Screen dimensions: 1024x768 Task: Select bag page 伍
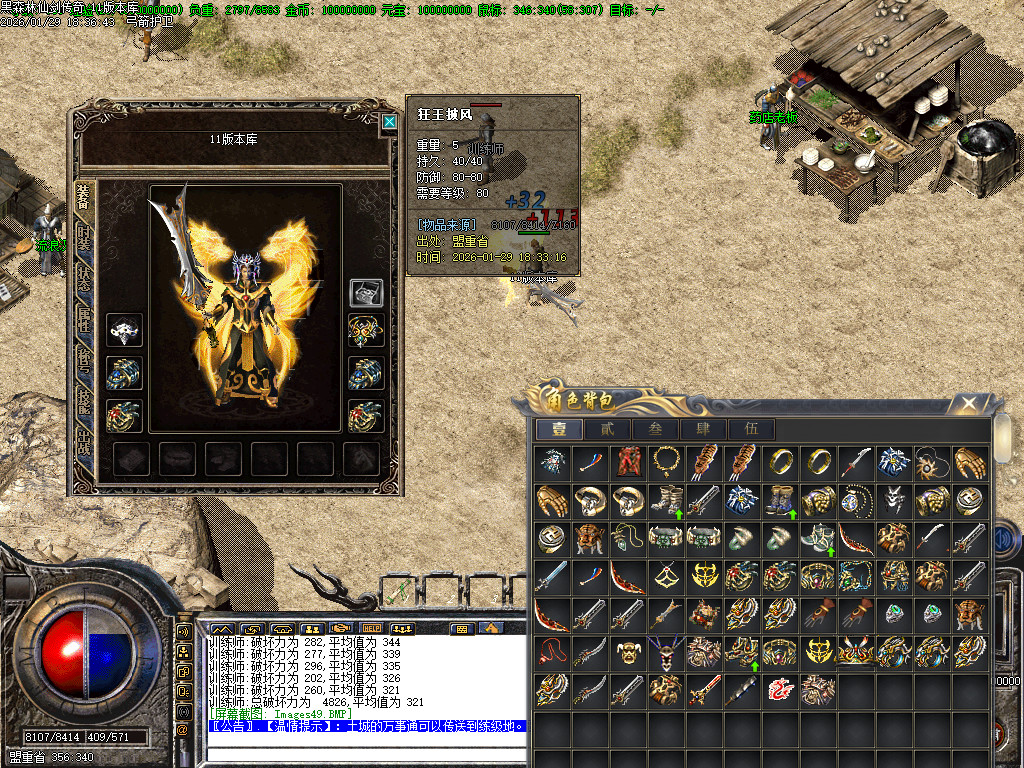(x=751, y=429)
